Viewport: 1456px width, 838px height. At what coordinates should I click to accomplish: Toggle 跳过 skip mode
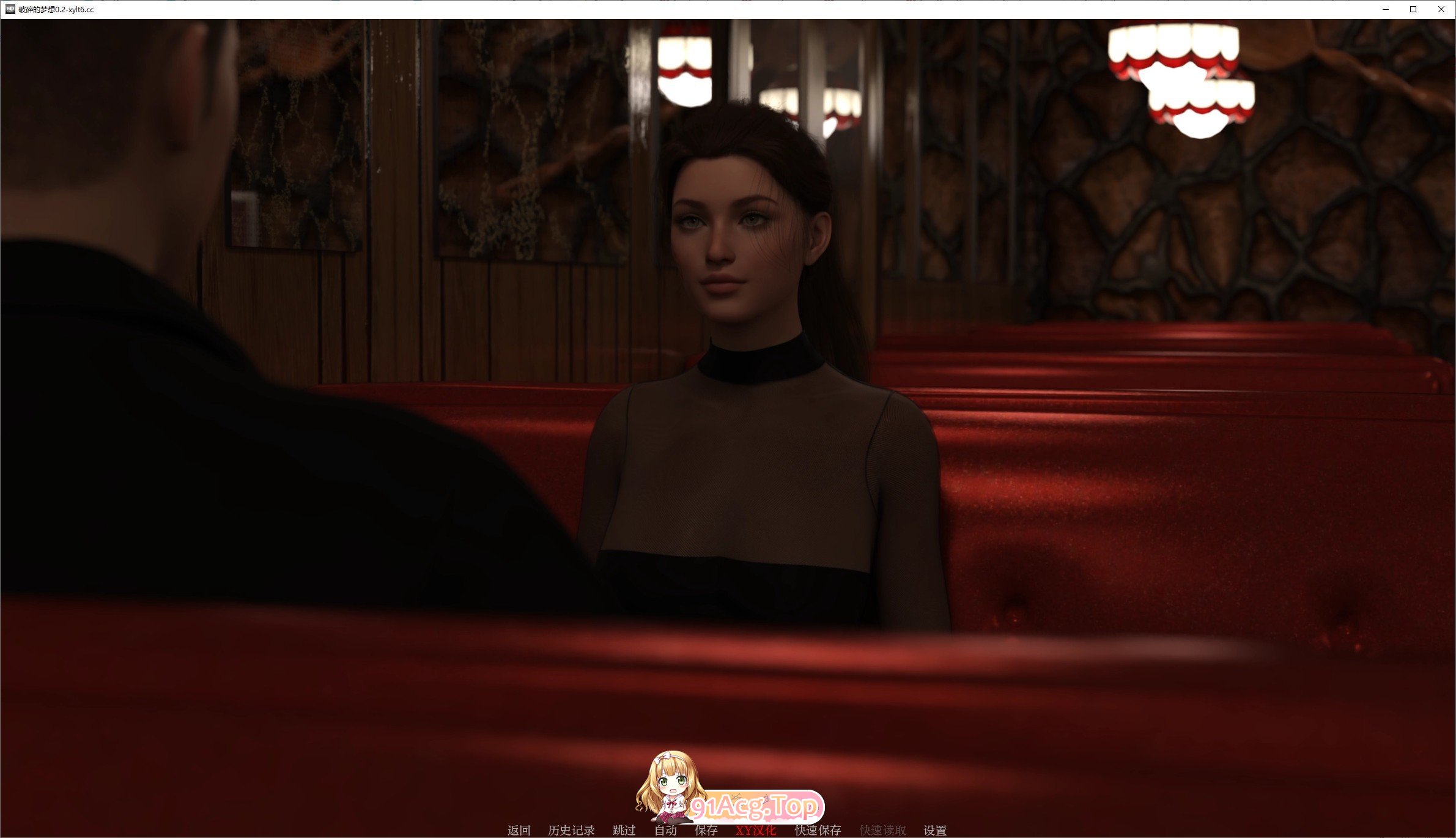click(x=625, y=830)
